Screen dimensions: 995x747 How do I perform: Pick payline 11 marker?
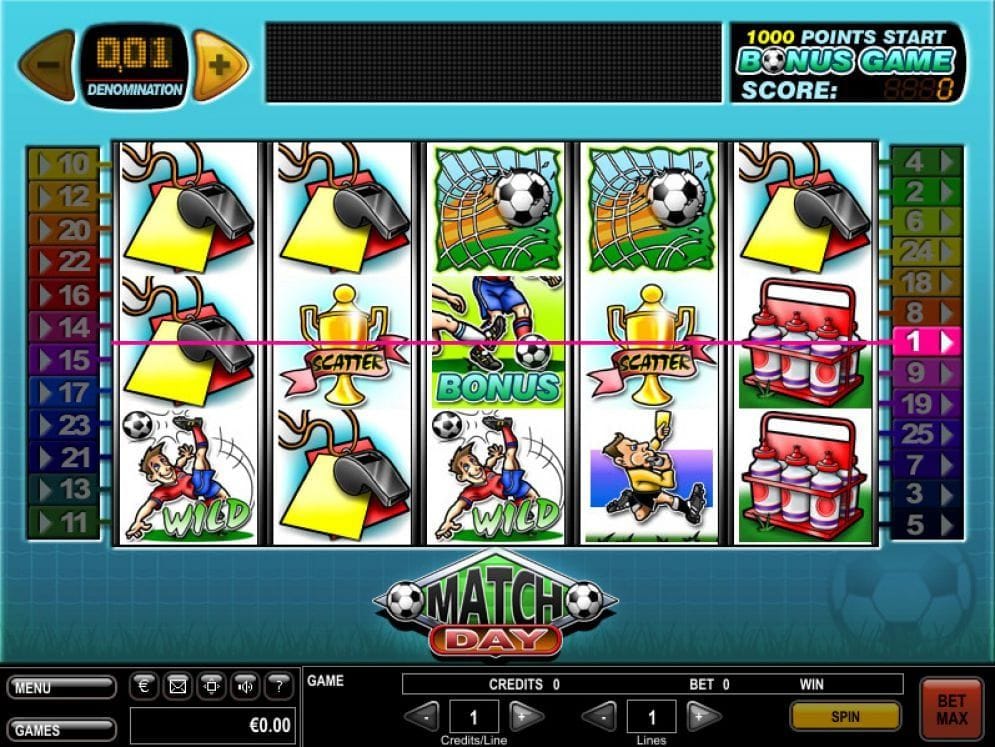(x=64, y=521)
